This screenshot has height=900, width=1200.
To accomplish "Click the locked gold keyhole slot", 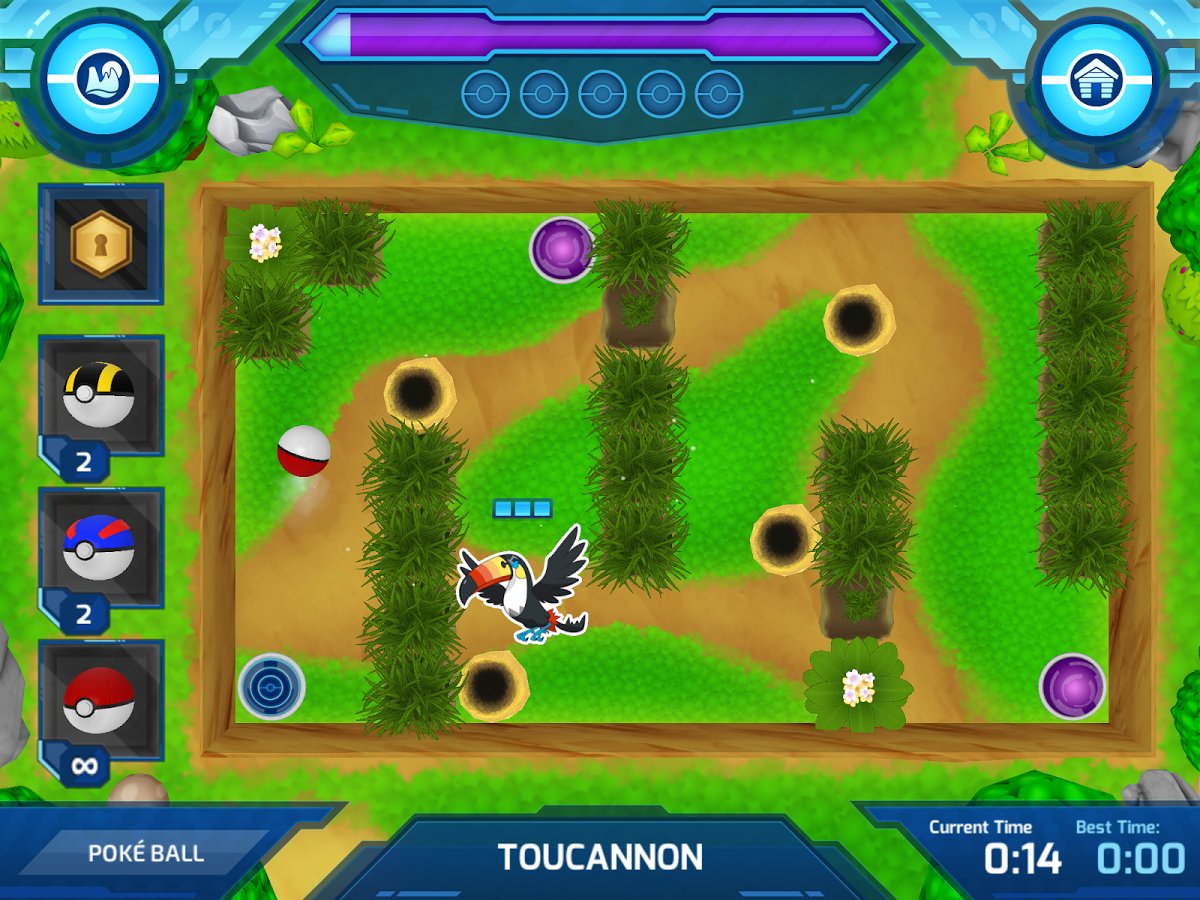I will [x=100, y=243].
